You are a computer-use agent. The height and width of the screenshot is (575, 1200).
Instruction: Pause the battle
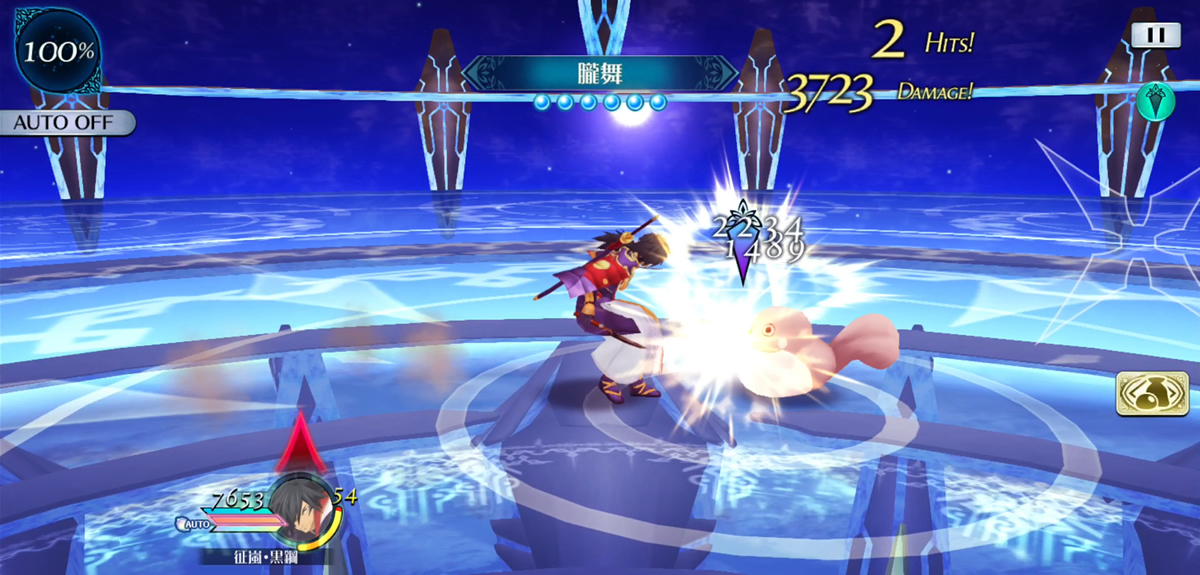pyautogui.click(x=1155, y=34)
